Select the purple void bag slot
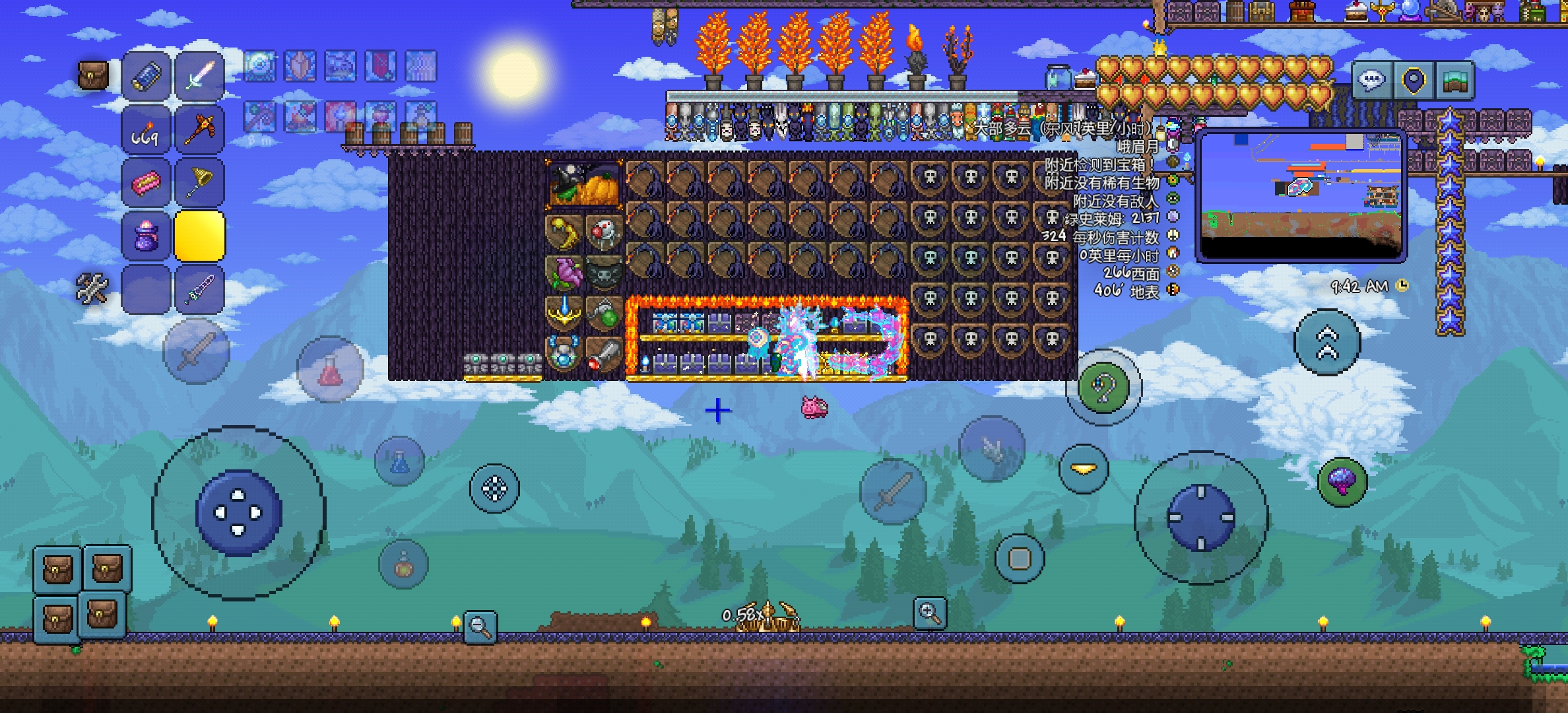 tap(146, 236)
